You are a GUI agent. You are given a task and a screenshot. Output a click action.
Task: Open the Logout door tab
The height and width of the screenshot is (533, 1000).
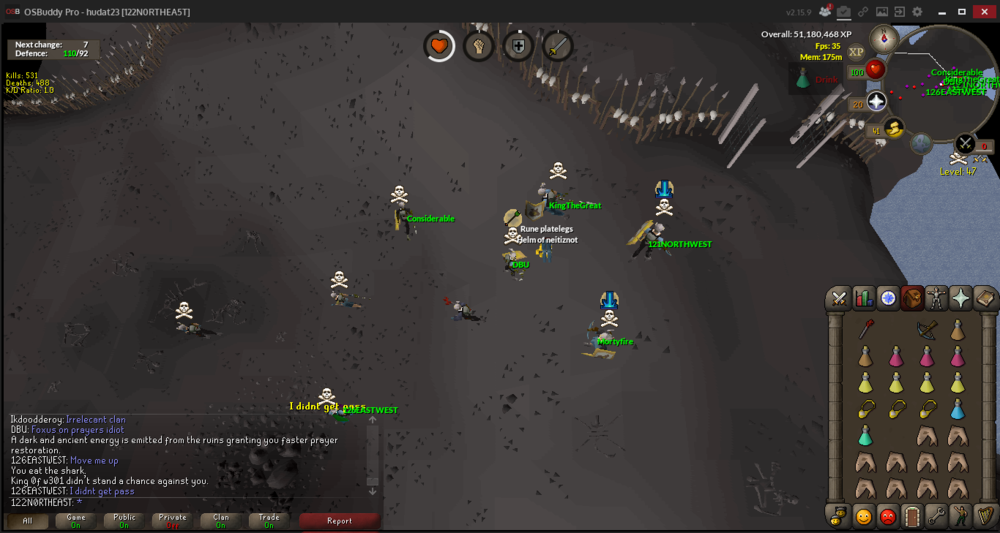coord(912,516)
